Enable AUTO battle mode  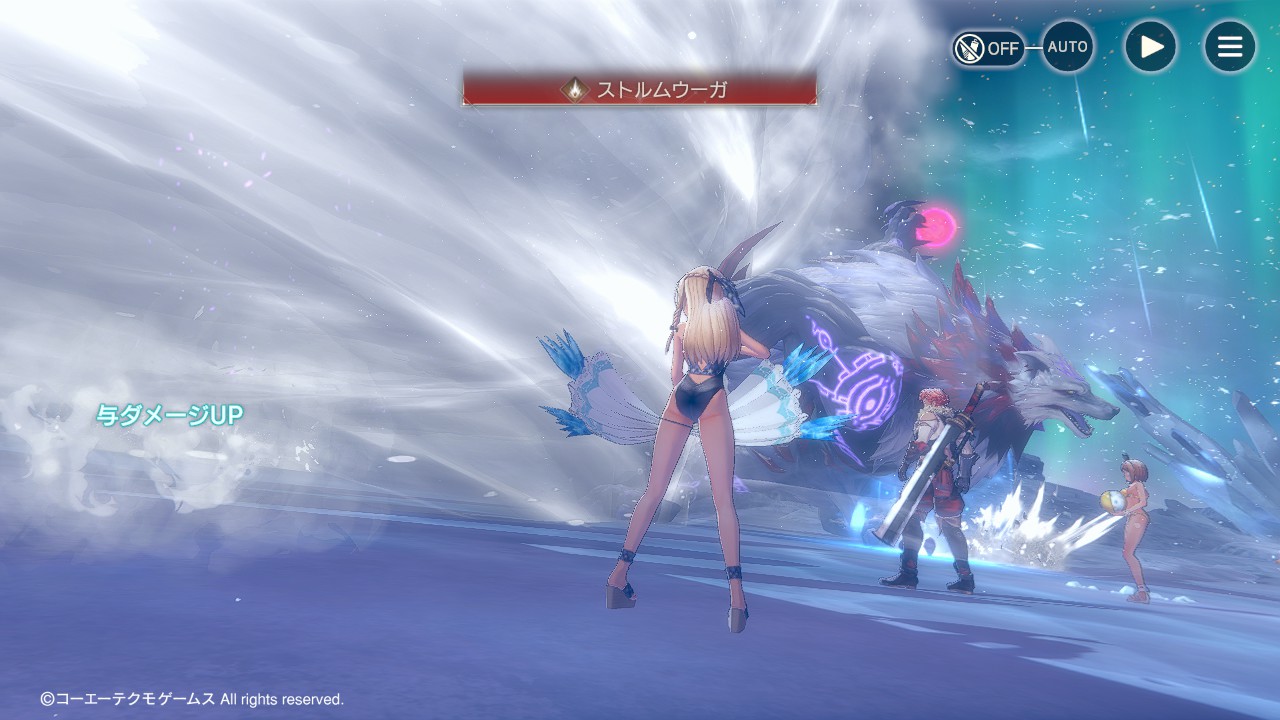click(1068, 47)
